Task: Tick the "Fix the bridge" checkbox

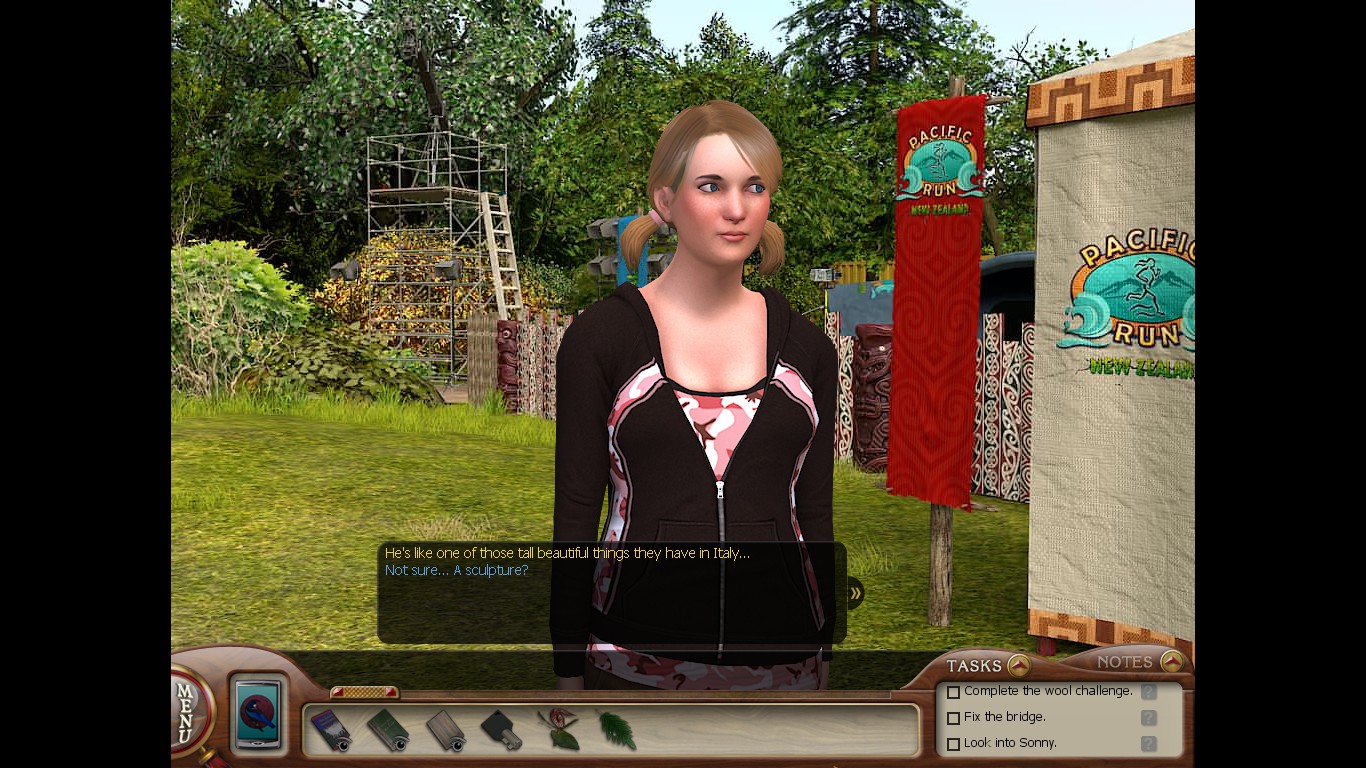Action: tap(953, 718)
